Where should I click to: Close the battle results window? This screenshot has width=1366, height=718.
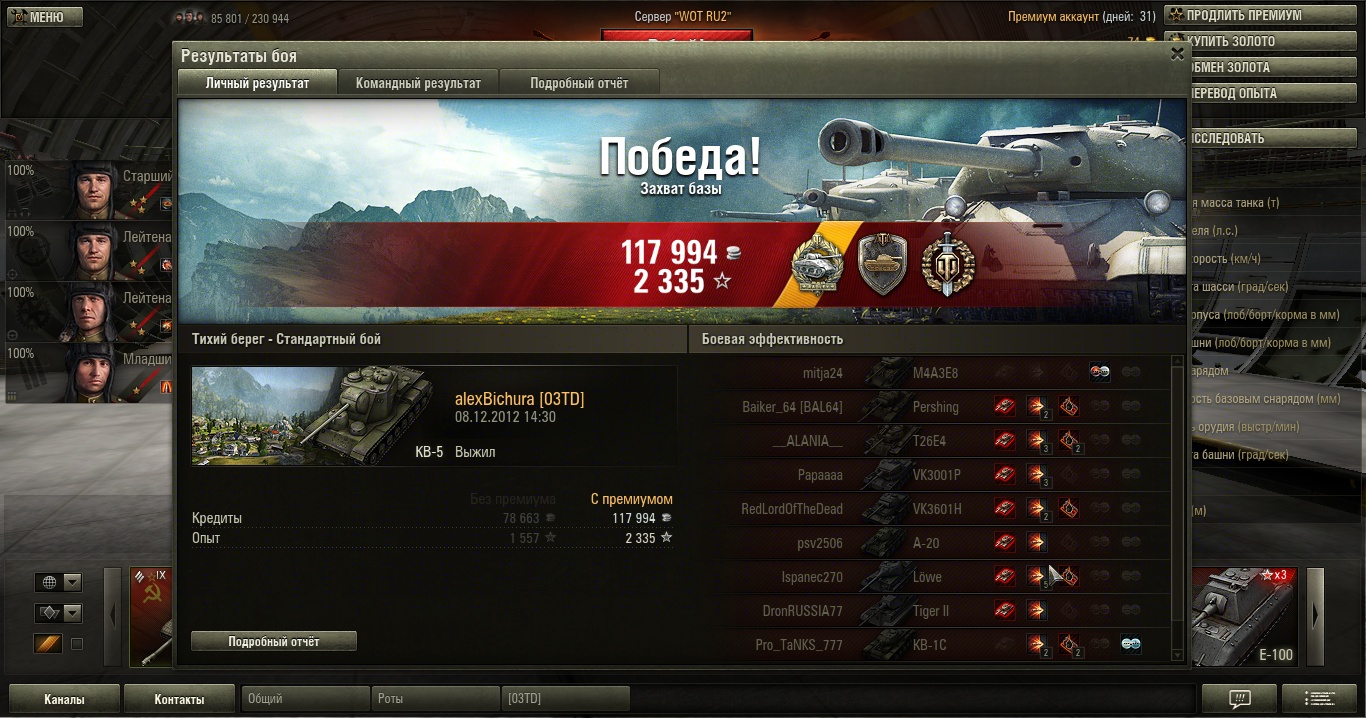pyautogui.click(x=1177, y=55)
